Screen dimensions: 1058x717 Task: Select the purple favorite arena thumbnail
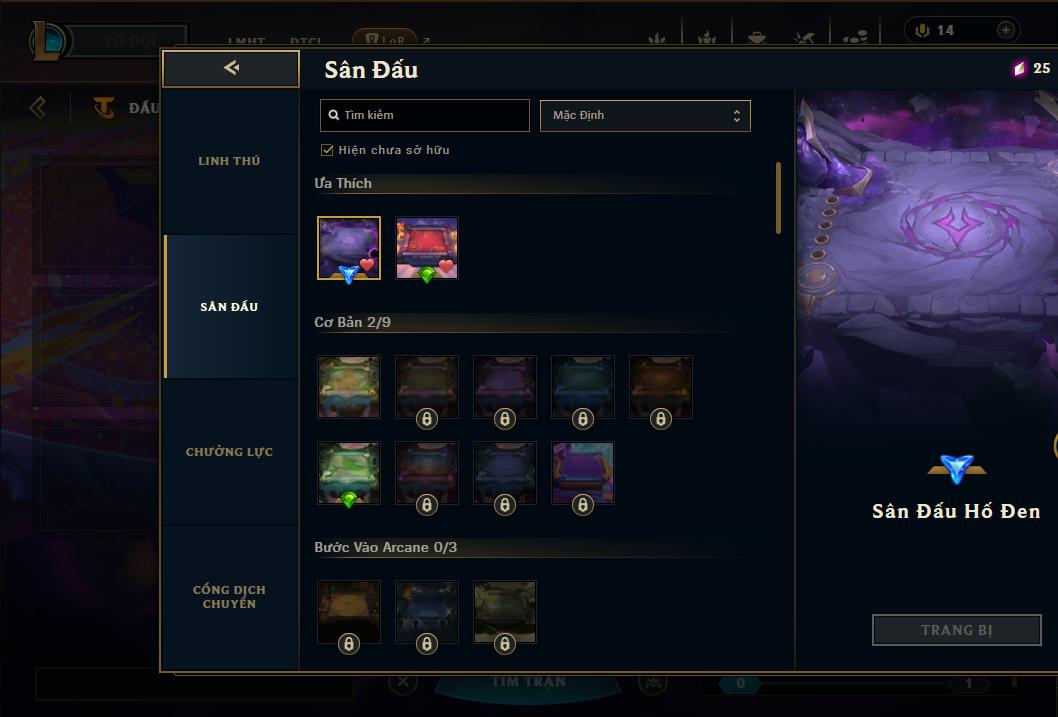coord(349,248)
